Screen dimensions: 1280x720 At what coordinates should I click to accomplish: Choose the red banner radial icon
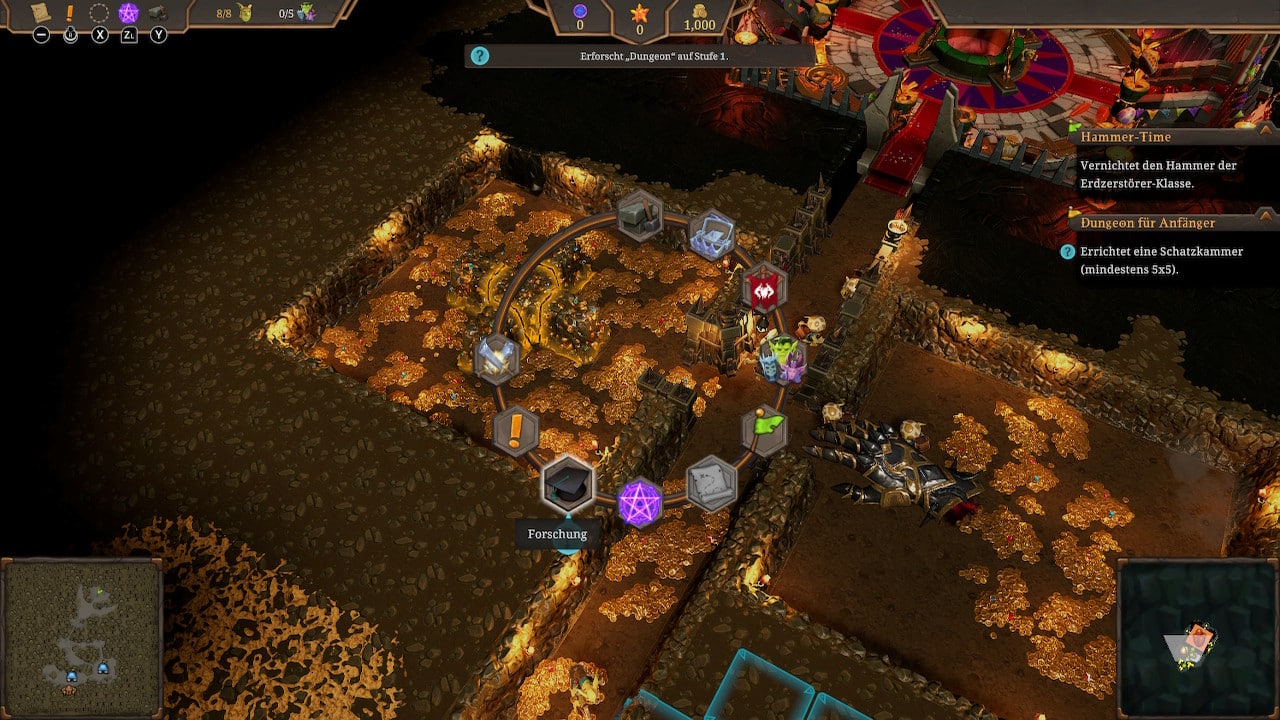(x=764, y=289)
